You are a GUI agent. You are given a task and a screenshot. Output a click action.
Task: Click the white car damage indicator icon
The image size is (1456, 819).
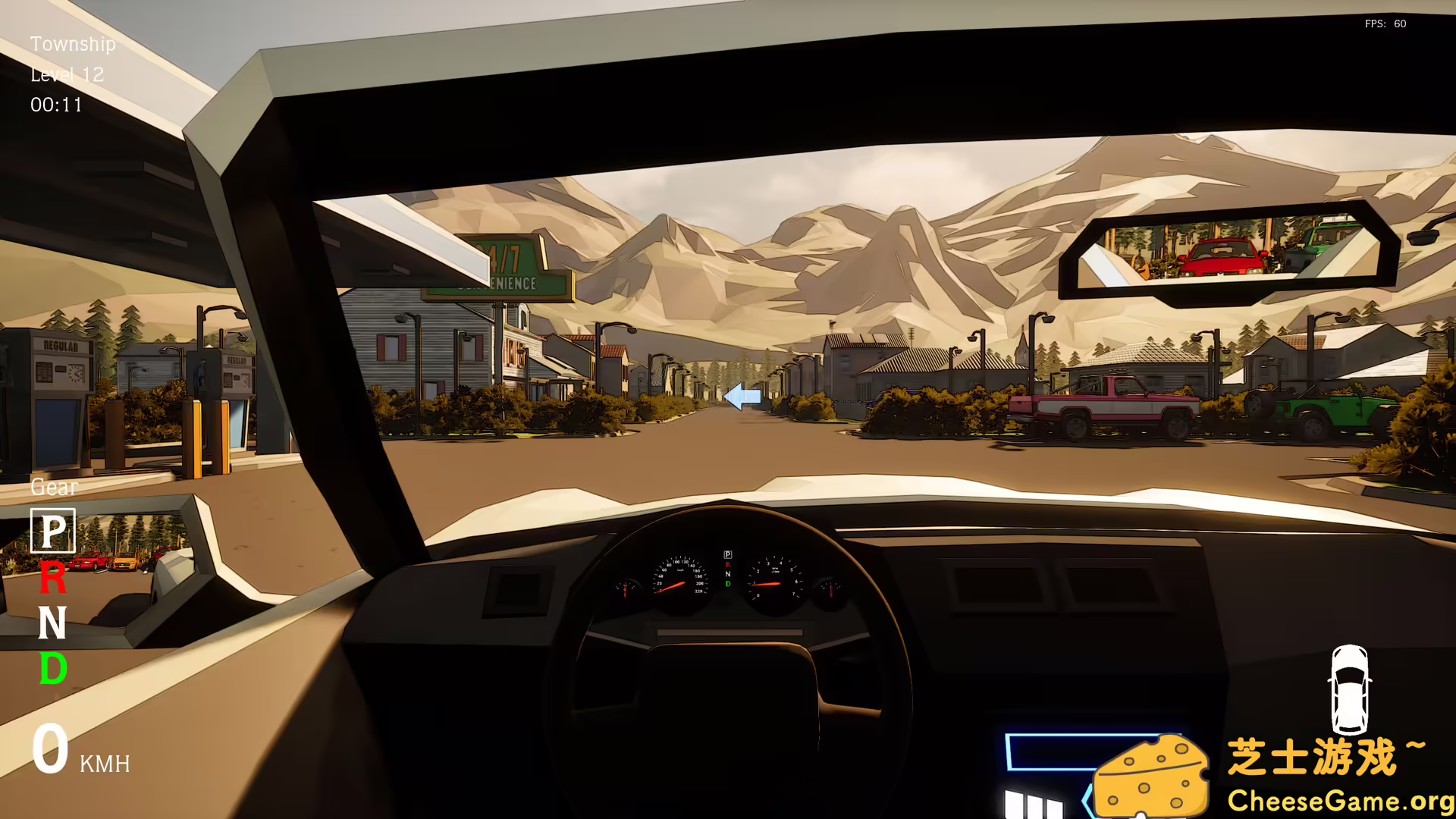tap(1351, 690)
